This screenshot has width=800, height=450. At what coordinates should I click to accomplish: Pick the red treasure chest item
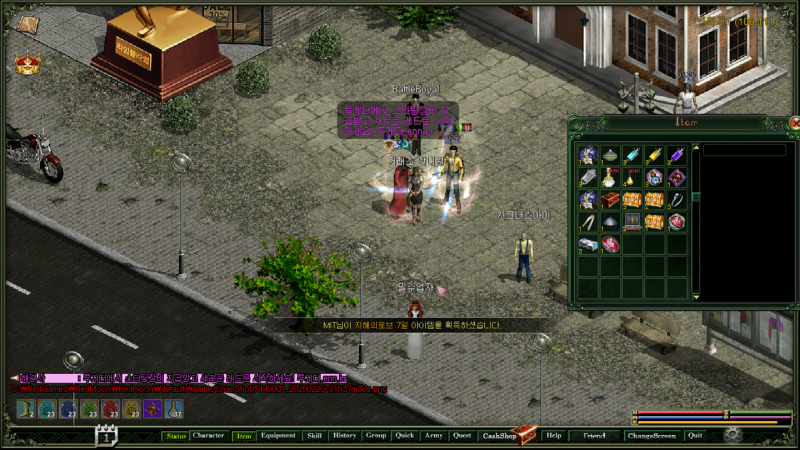[610, 200]
